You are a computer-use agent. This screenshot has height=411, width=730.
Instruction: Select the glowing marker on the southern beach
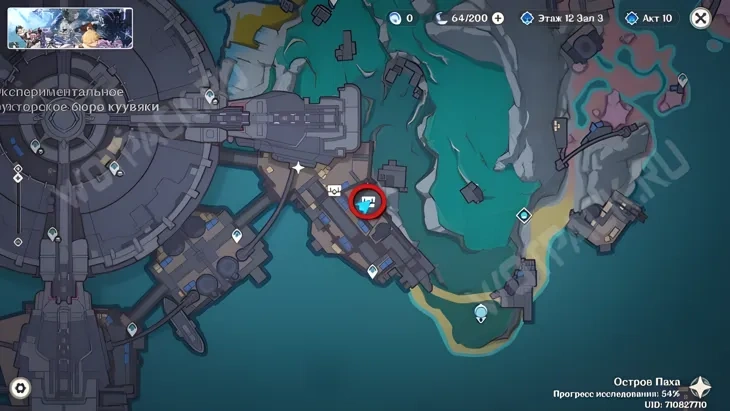click(482, 313)
